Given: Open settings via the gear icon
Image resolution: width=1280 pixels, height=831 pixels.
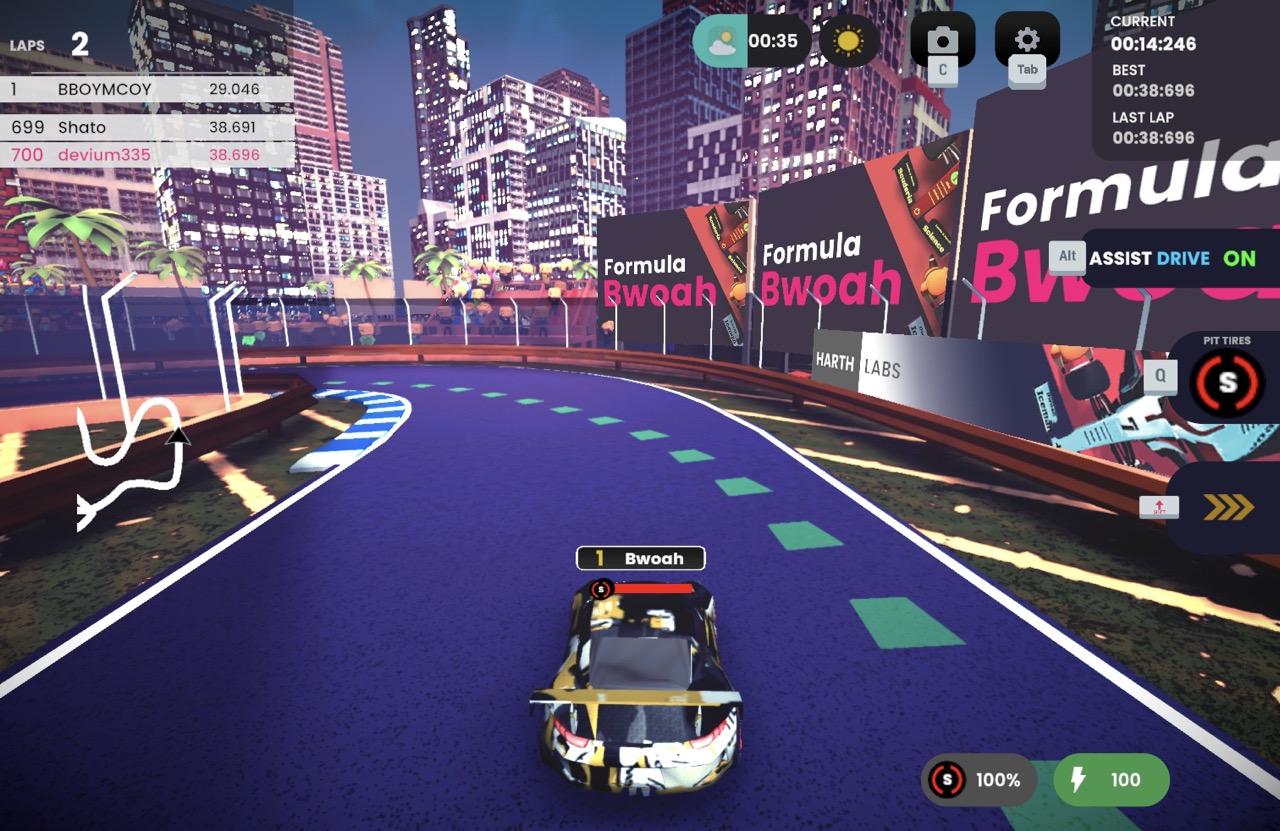Looking at the screenshot, I should tap(1027, 40).
